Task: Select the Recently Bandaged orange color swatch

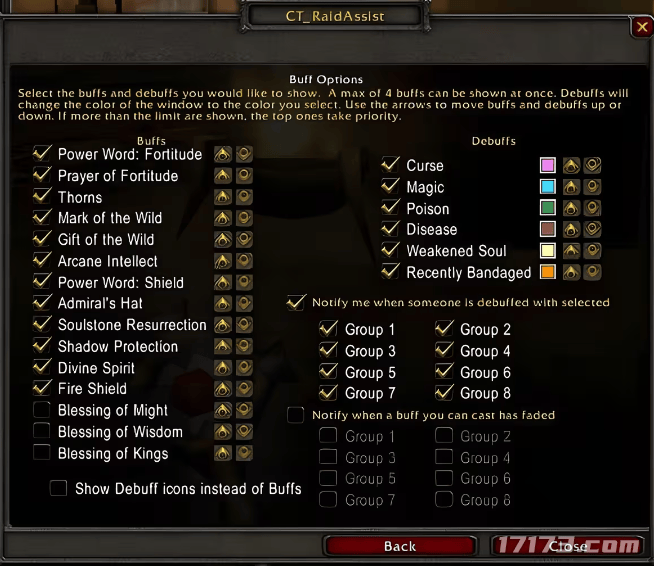Action: [x=547, y=272]
